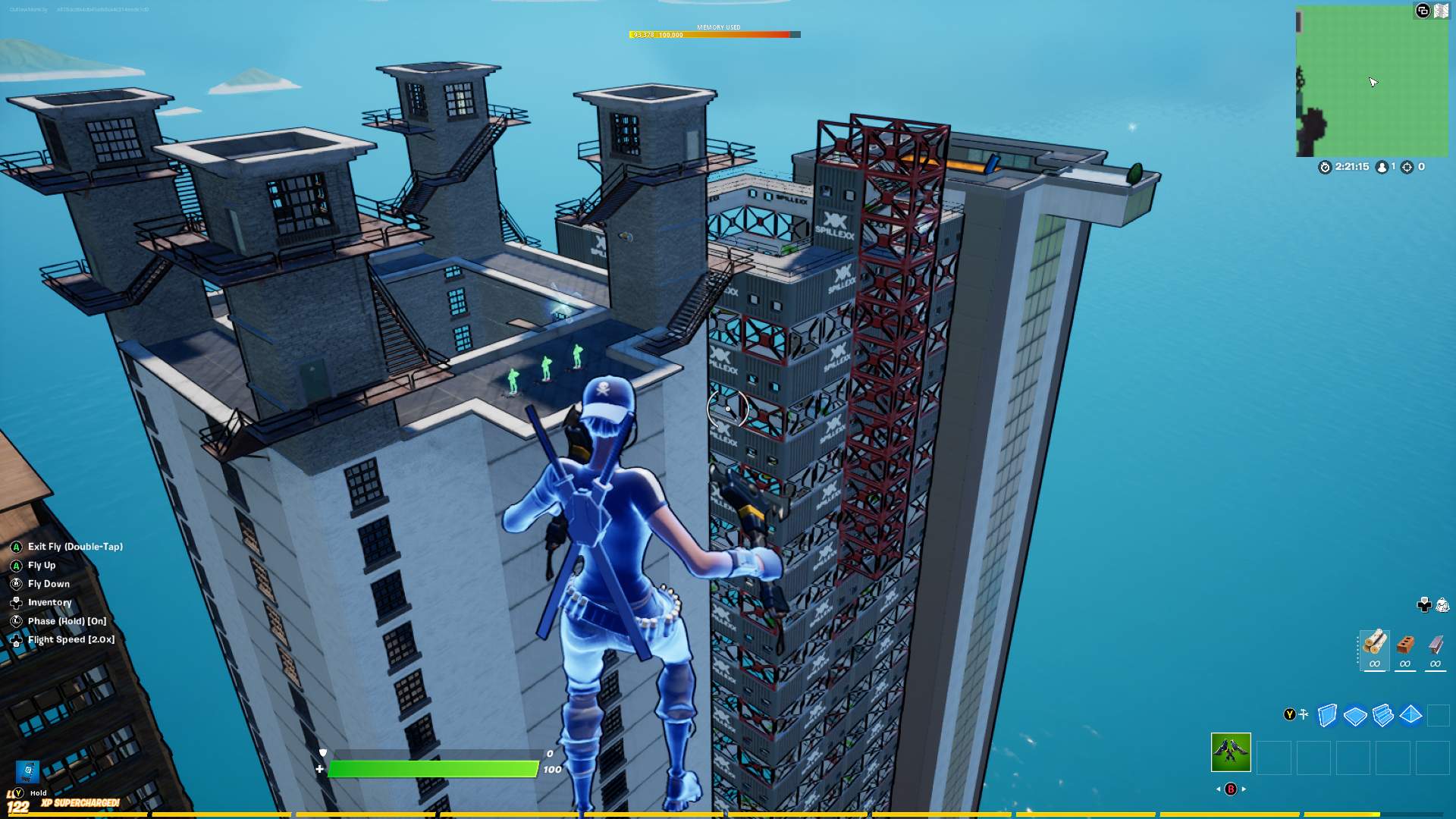The height and width of the screenshot is (819, 1456).
Task: Select the wall building piece
Action: [1327, 715]
